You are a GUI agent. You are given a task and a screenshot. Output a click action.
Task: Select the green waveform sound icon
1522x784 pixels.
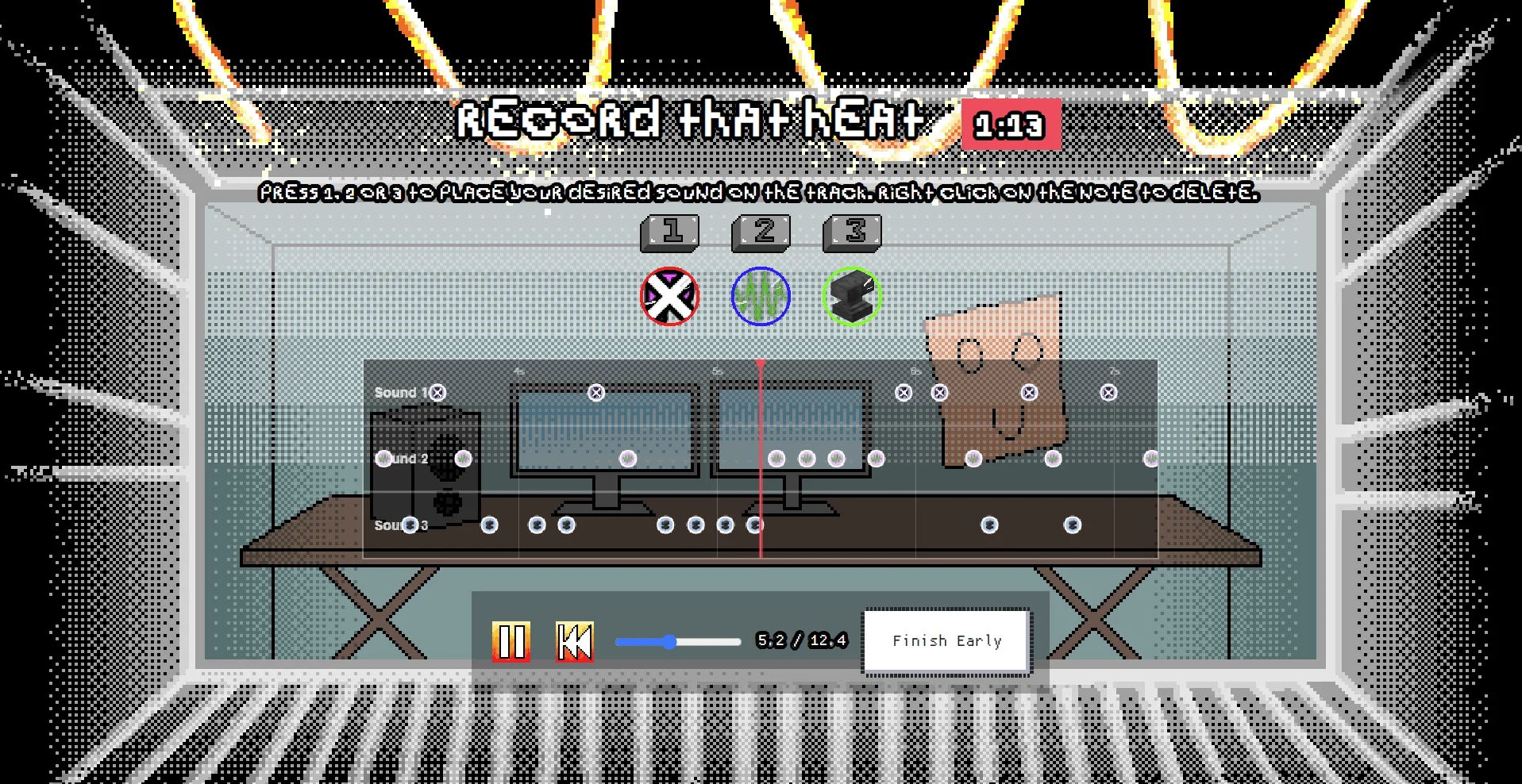(760, 296)
